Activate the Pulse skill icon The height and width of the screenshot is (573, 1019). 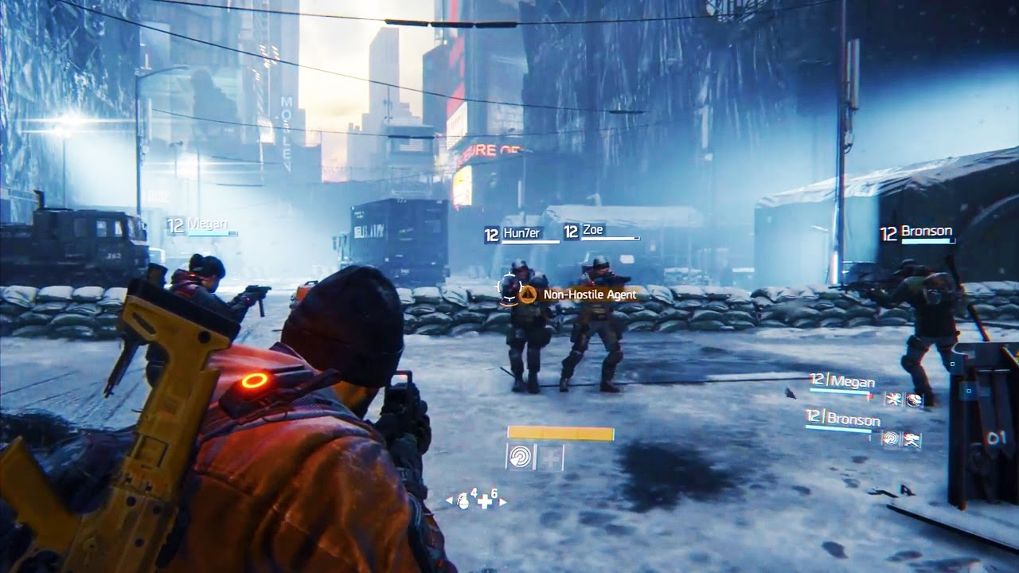click(520, 457)
